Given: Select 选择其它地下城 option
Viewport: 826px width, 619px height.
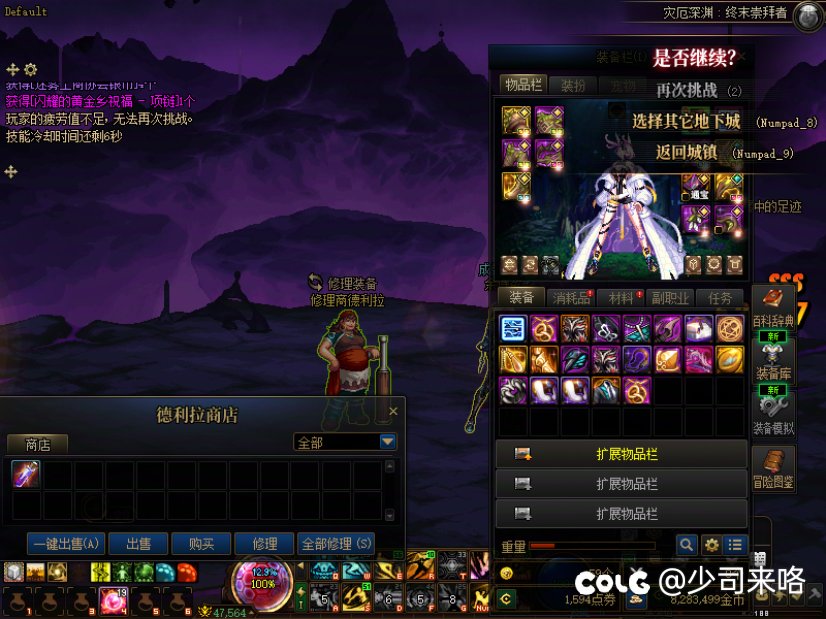Looking at the screenshot, I should pyautogui.click(x=686, y=122).
